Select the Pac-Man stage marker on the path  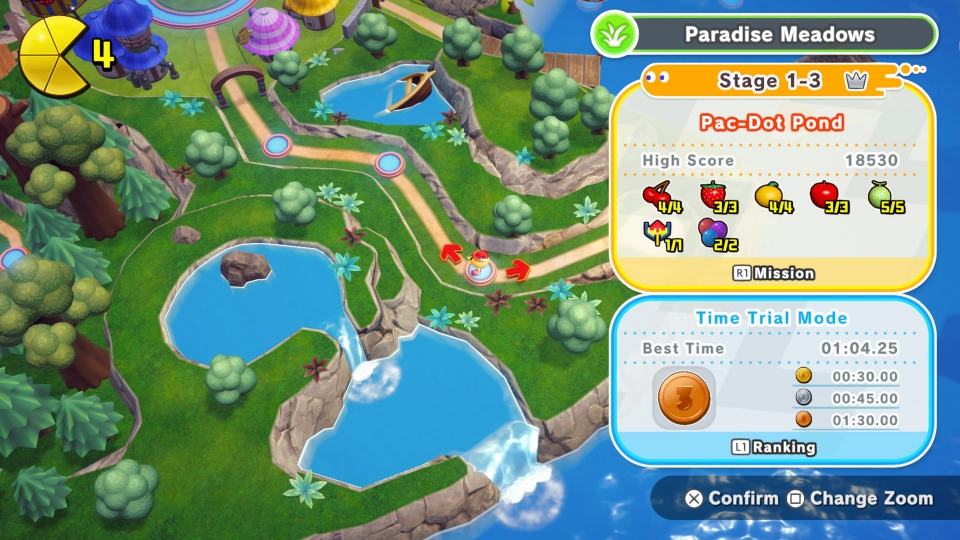(x=482, y=270)
